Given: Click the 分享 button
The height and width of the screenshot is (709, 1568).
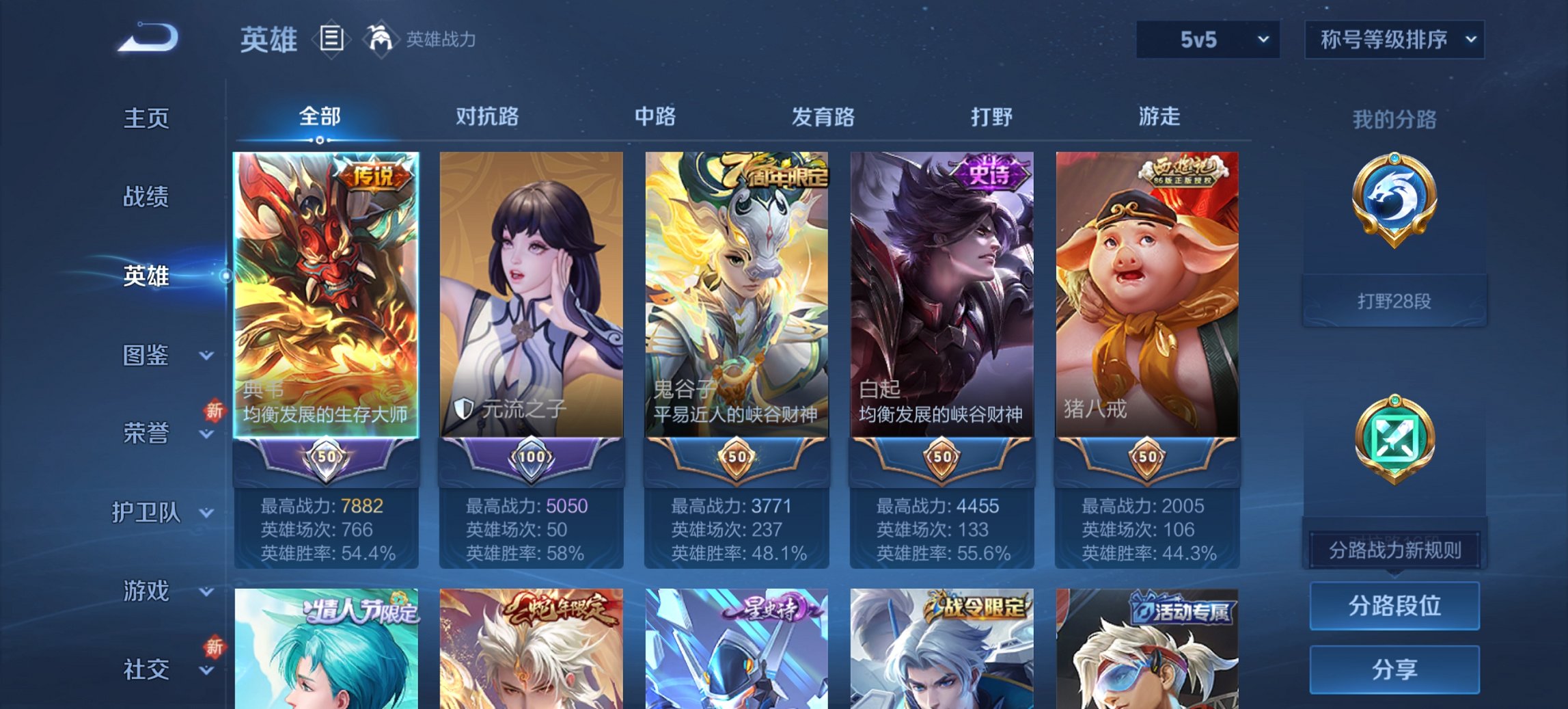Looking at the screenshot, I should (x=1394, y=671).
